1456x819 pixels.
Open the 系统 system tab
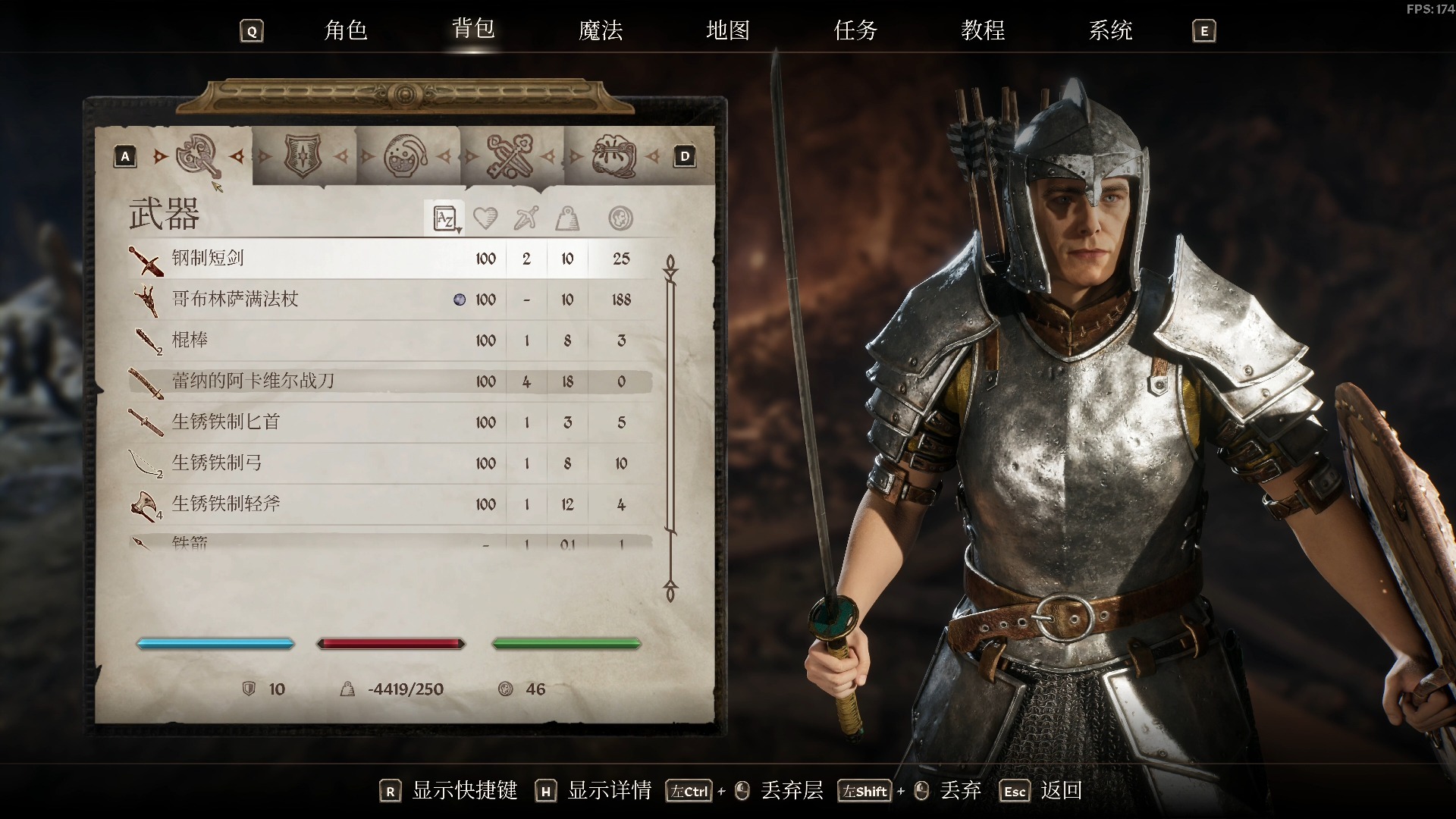pyautogui.click(x=1110, y=30)
